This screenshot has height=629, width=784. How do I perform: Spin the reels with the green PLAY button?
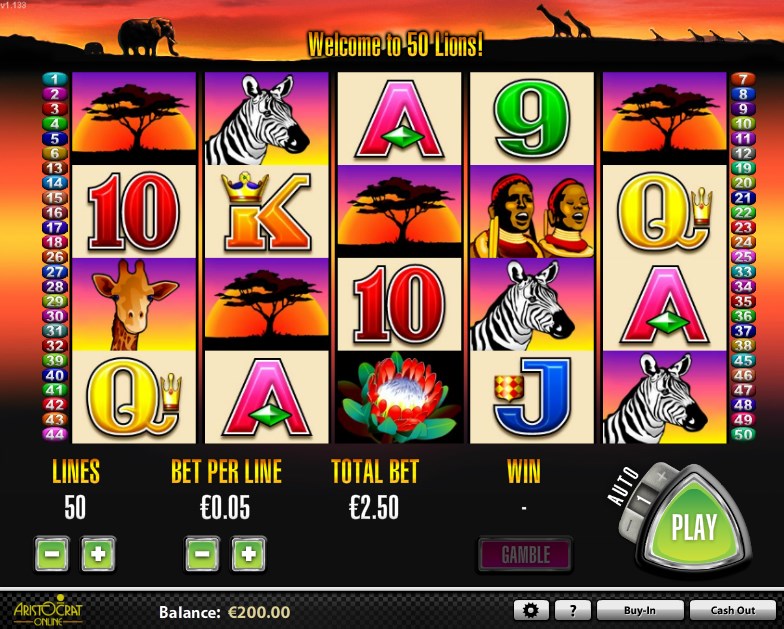(x=693, y=526)
